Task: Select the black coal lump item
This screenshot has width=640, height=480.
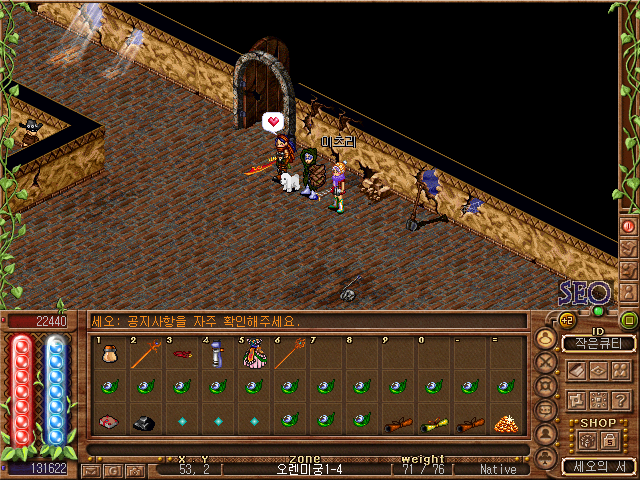Action: click(x=144, y=423)
